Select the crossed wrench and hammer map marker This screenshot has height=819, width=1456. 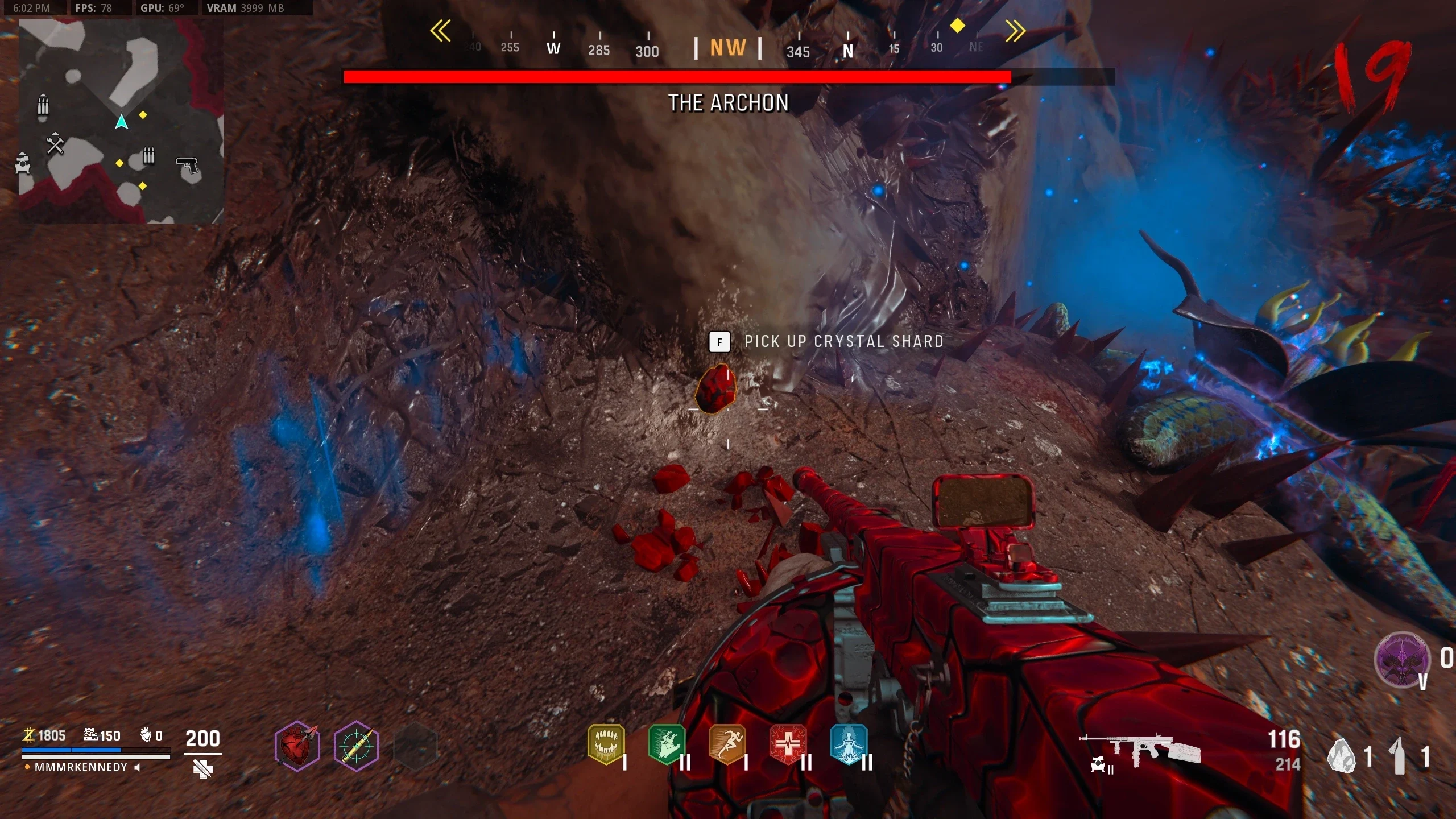(x=55, y=144)
